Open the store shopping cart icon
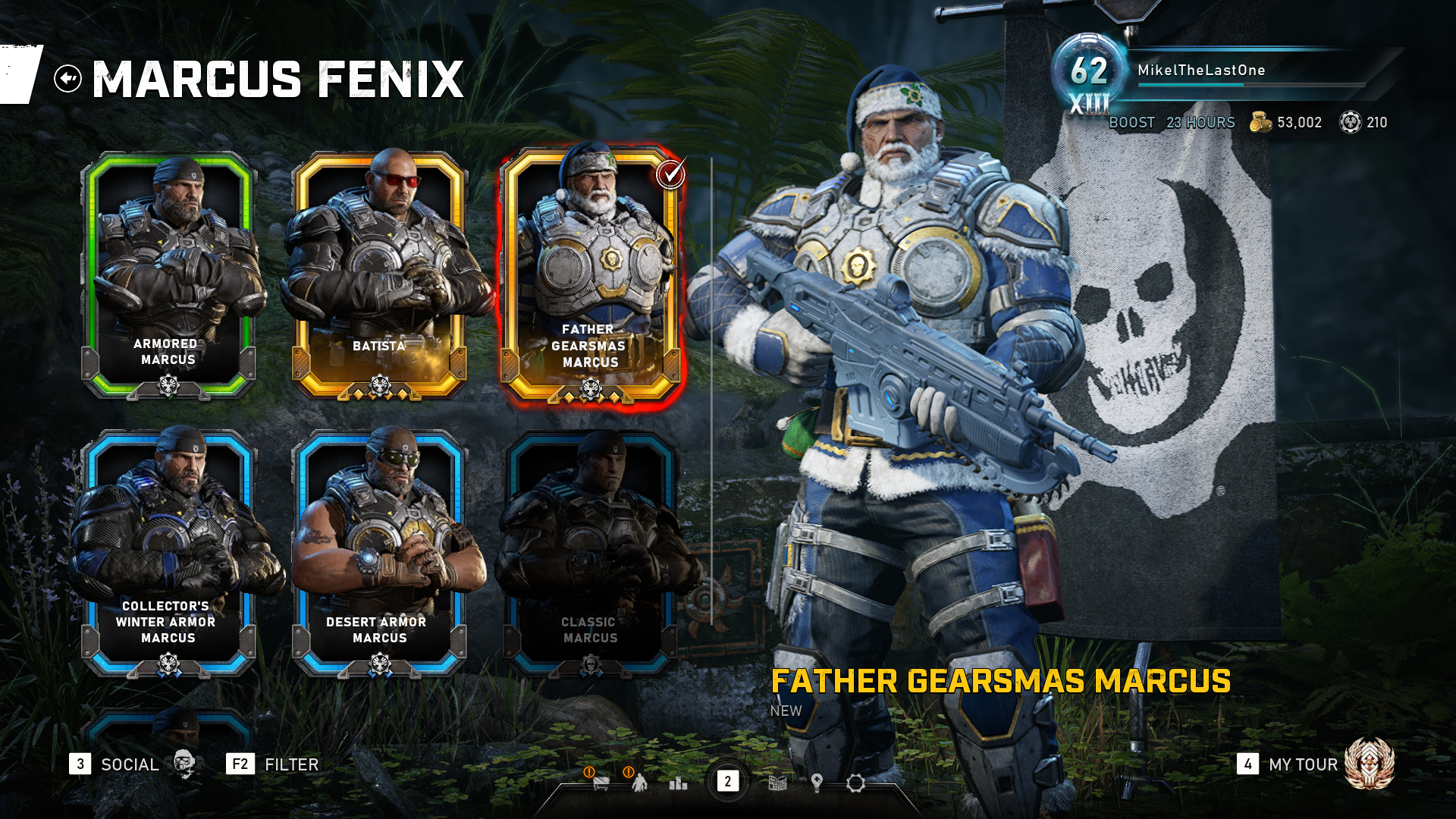Screen dimensions: 1456x819 [x=601, y=782]
